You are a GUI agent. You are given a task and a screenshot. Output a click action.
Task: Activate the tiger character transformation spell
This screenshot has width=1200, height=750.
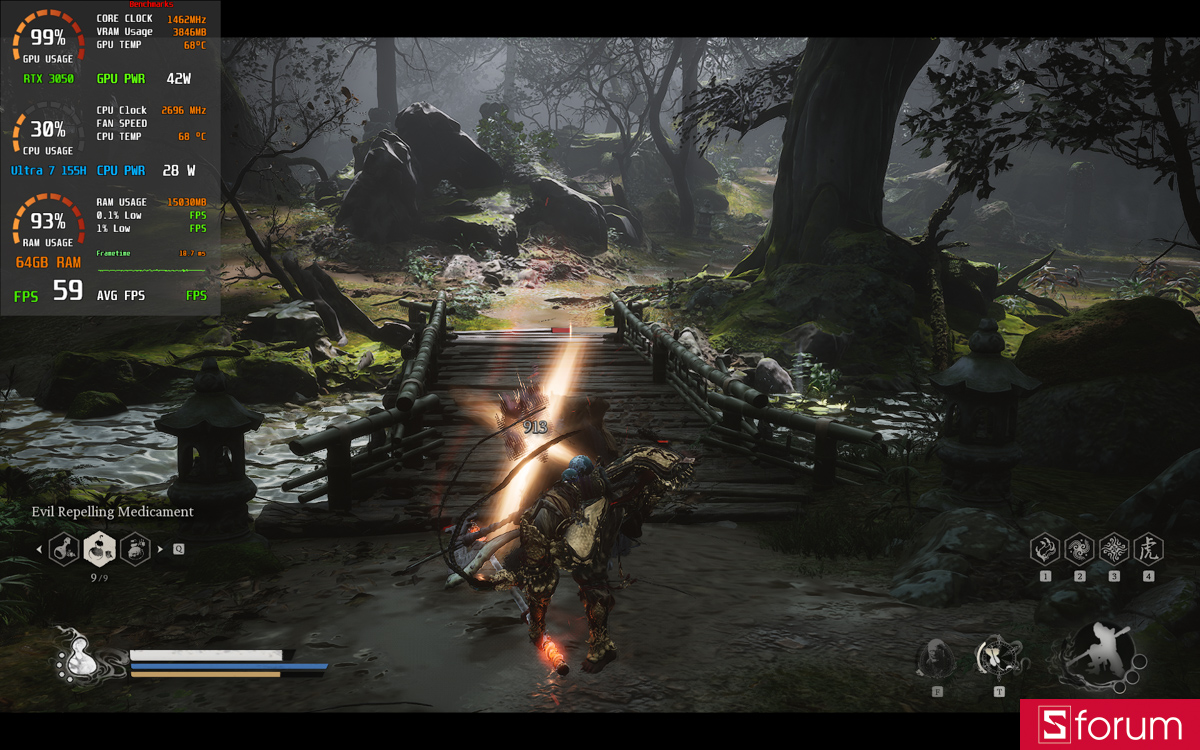pos(1148,548)
